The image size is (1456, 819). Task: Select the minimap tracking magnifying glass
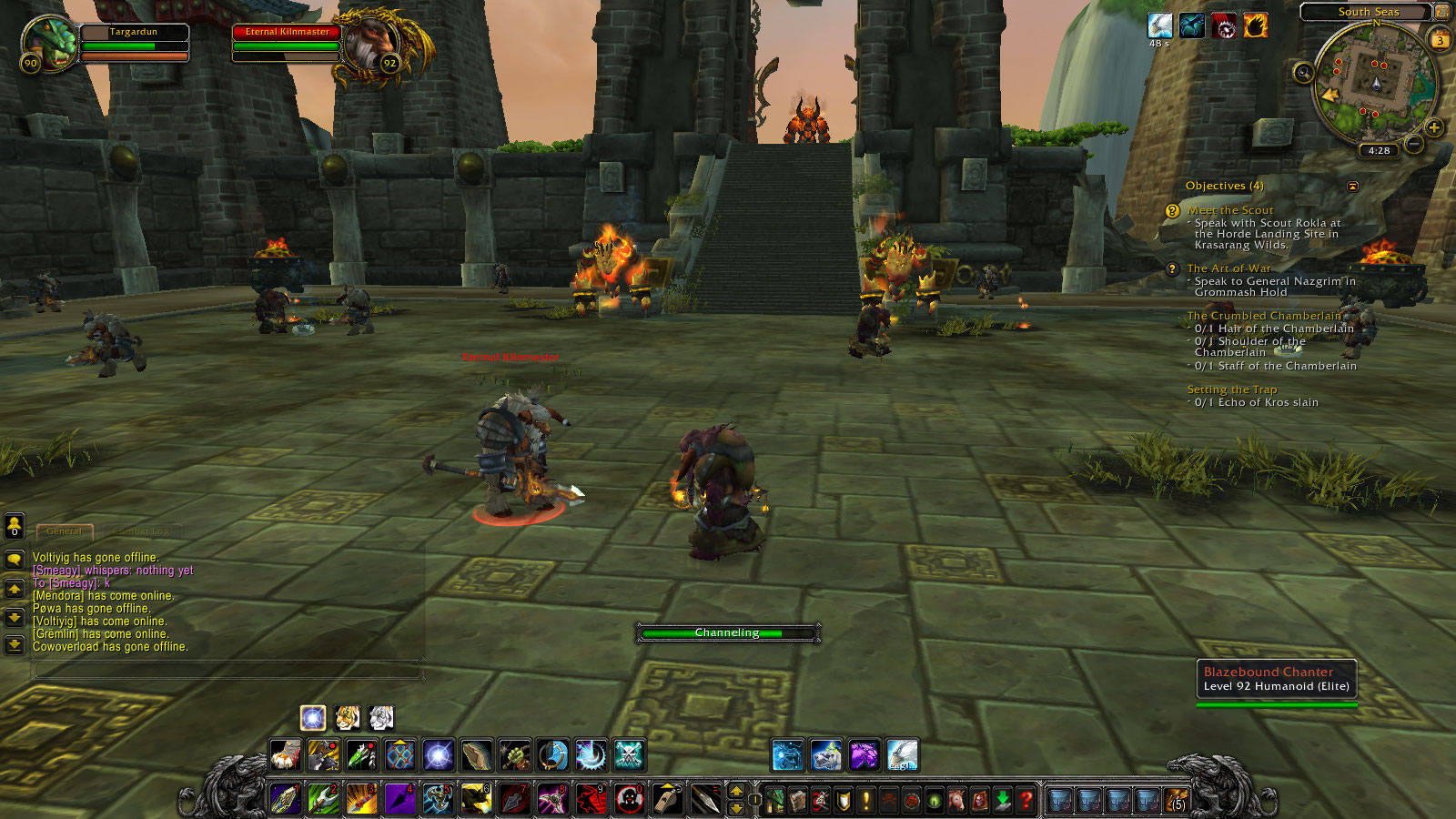coord(1303,72)
